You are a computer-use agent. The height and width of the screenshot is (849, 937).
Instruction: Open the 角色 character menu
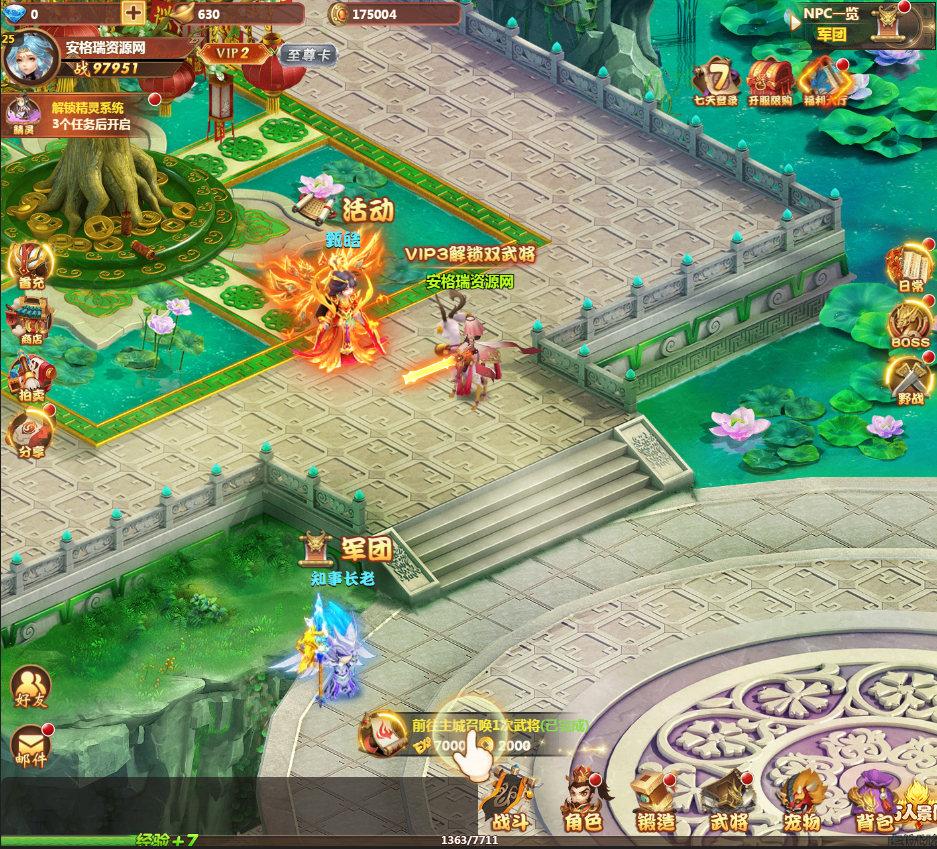(582, 799)
